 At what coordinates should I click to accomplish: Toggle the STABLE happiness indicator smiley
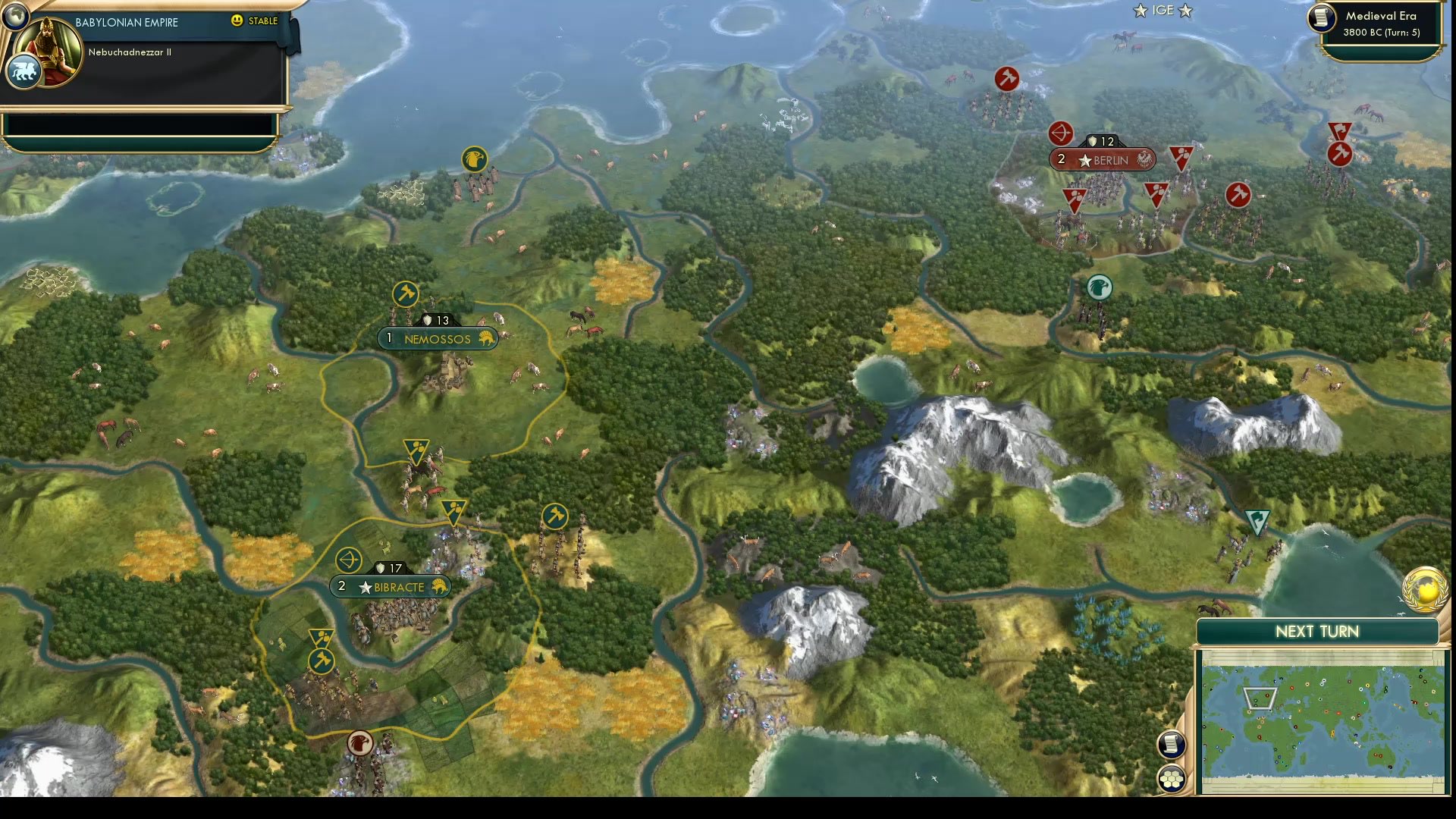[x=239, y=22]
